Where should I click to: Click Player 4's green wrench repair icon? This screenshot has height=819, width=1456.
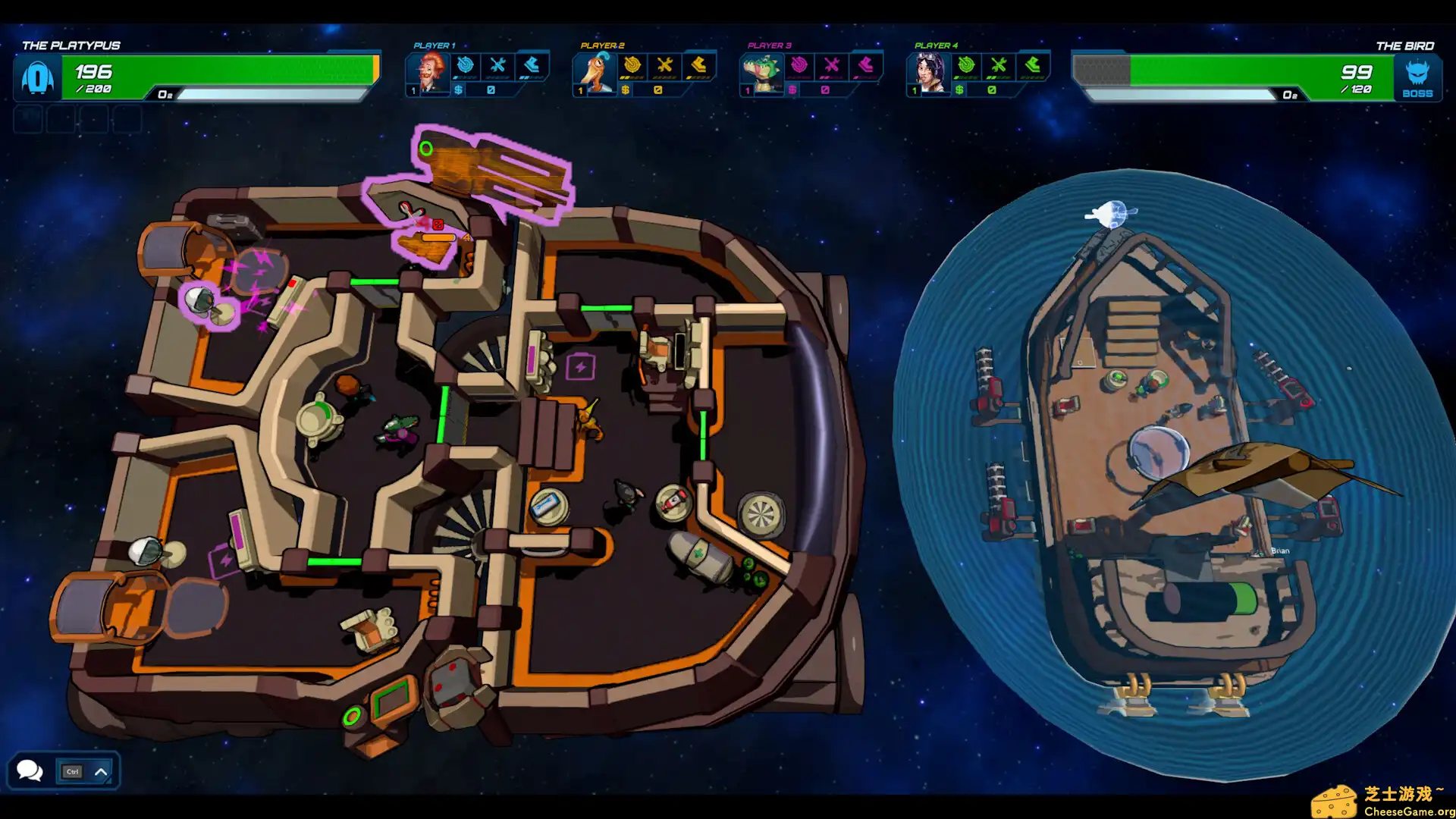tap(999, 66)
